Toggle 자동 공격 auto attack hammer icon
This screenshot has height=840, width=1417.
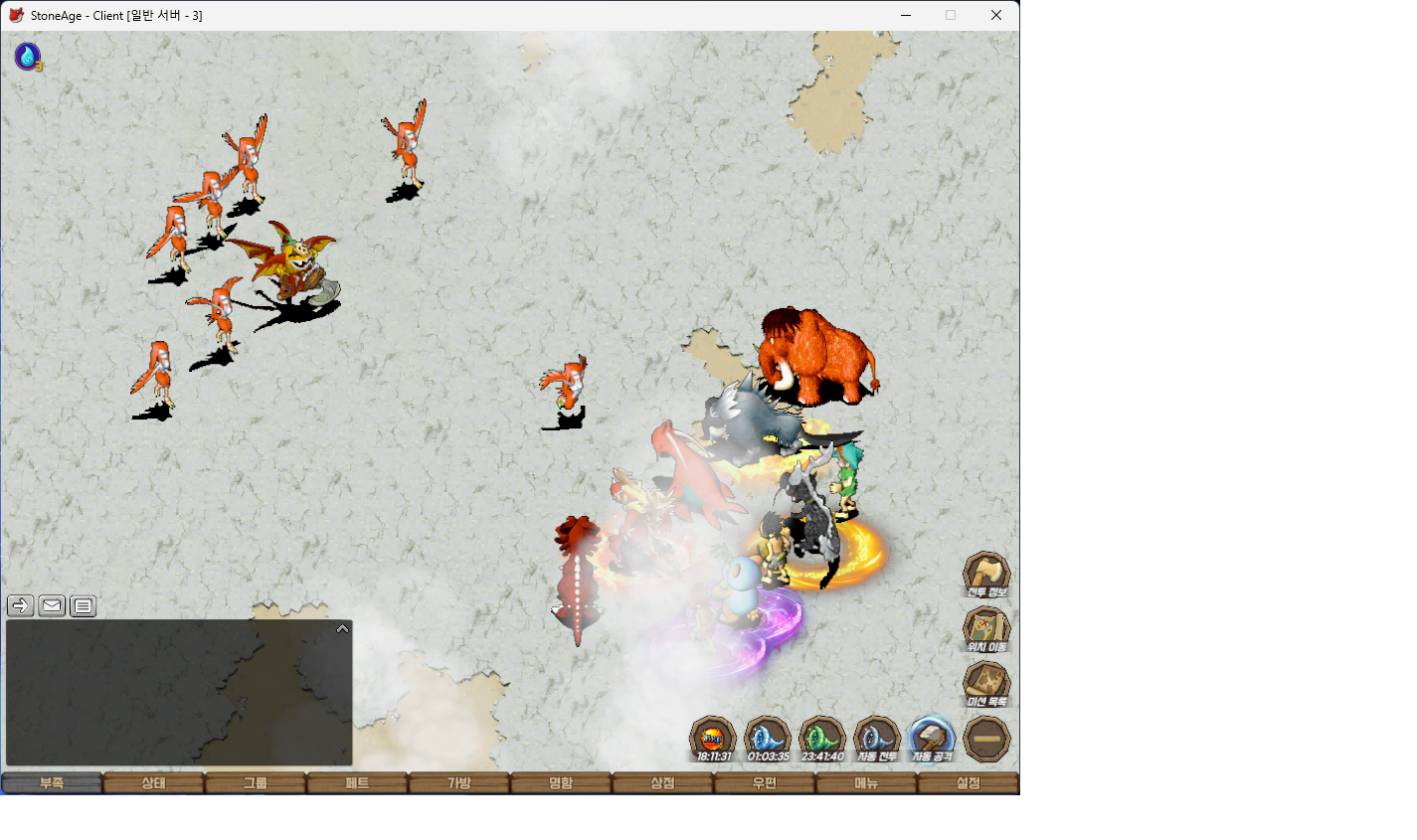pyautogui.click(x=932, y=739)
